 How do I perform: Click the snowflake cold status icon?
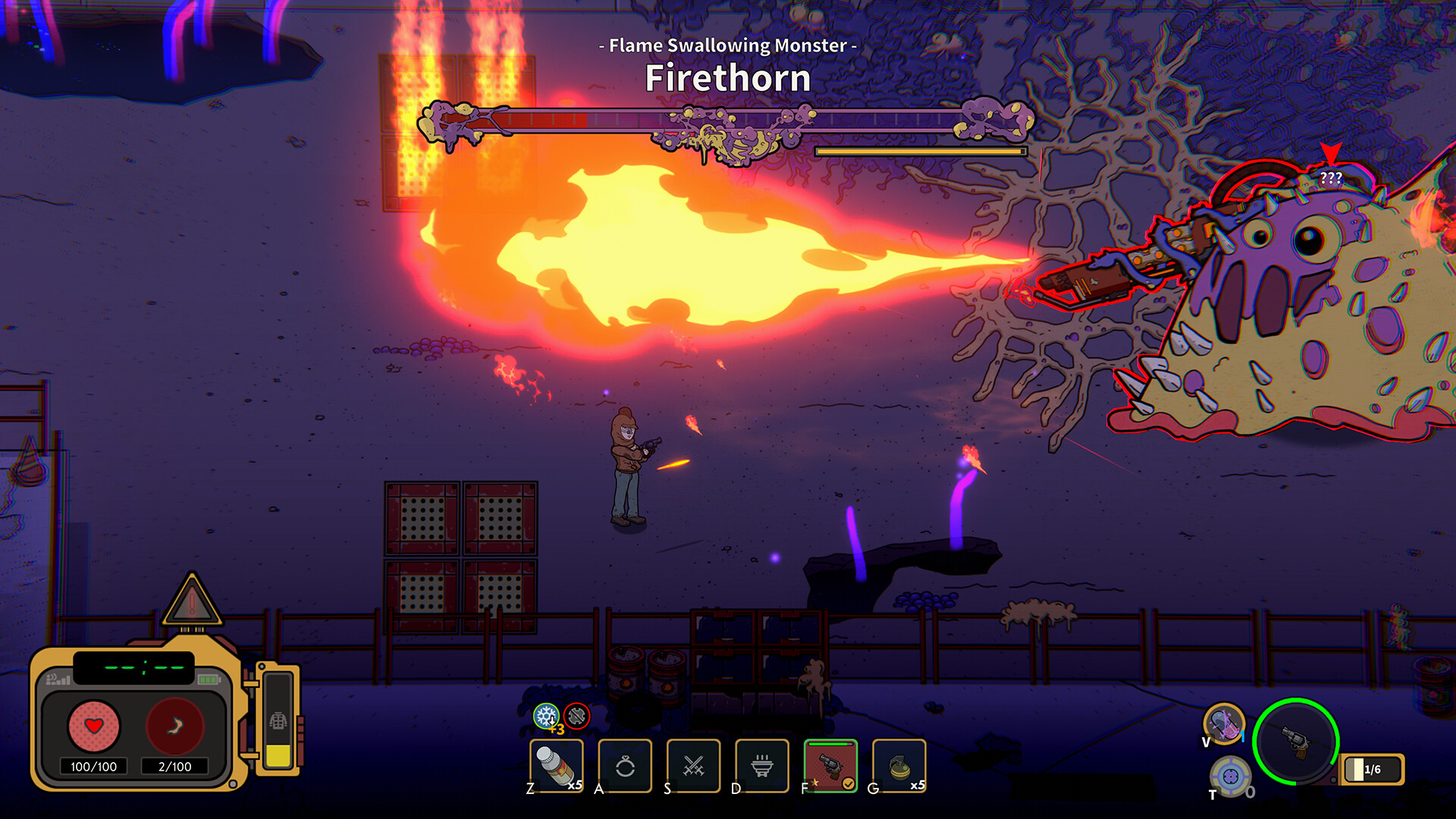click(x=545, y=715)
